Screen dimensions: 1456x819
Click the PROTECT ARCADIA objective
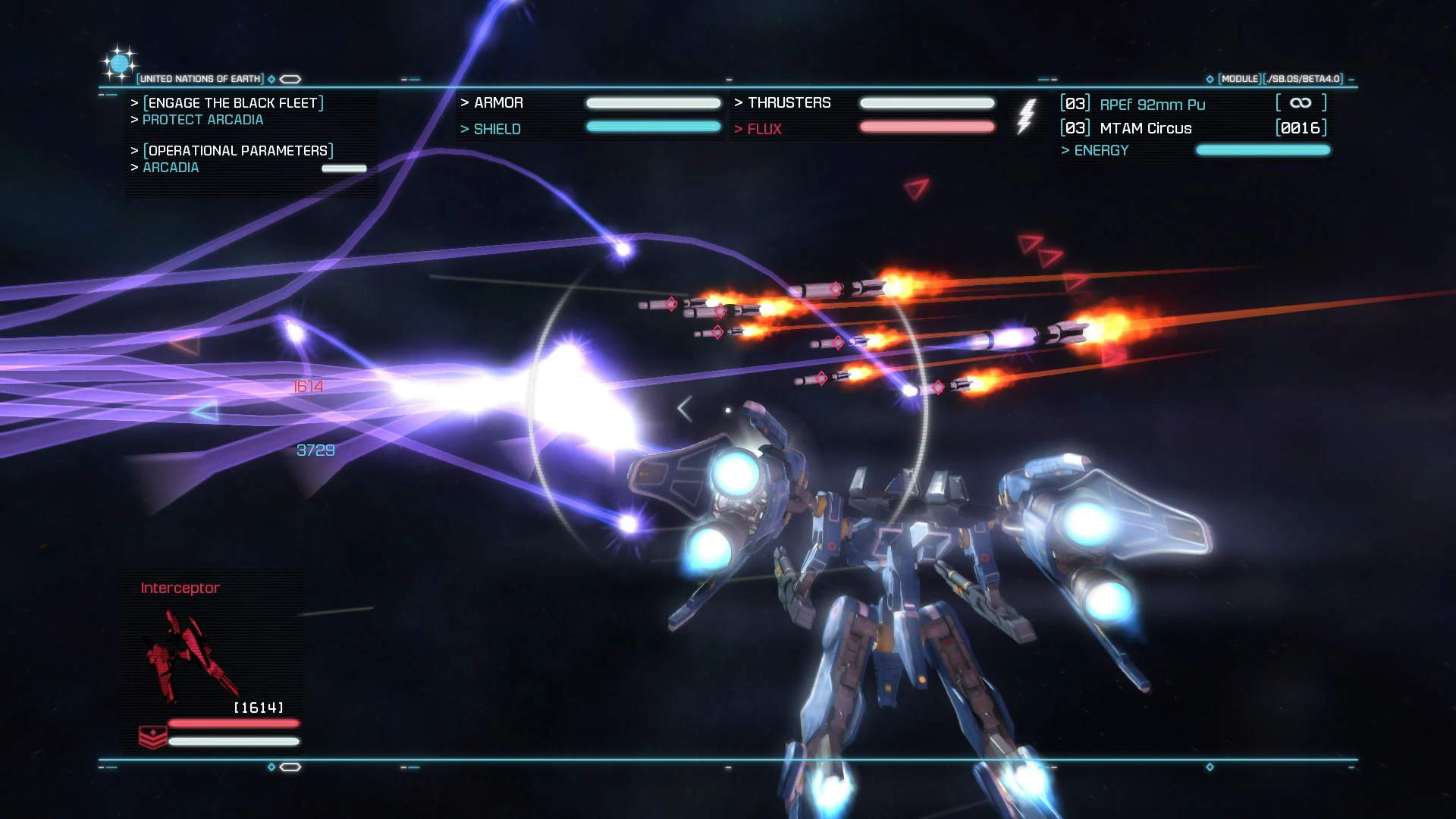click(x=202, y=119)
